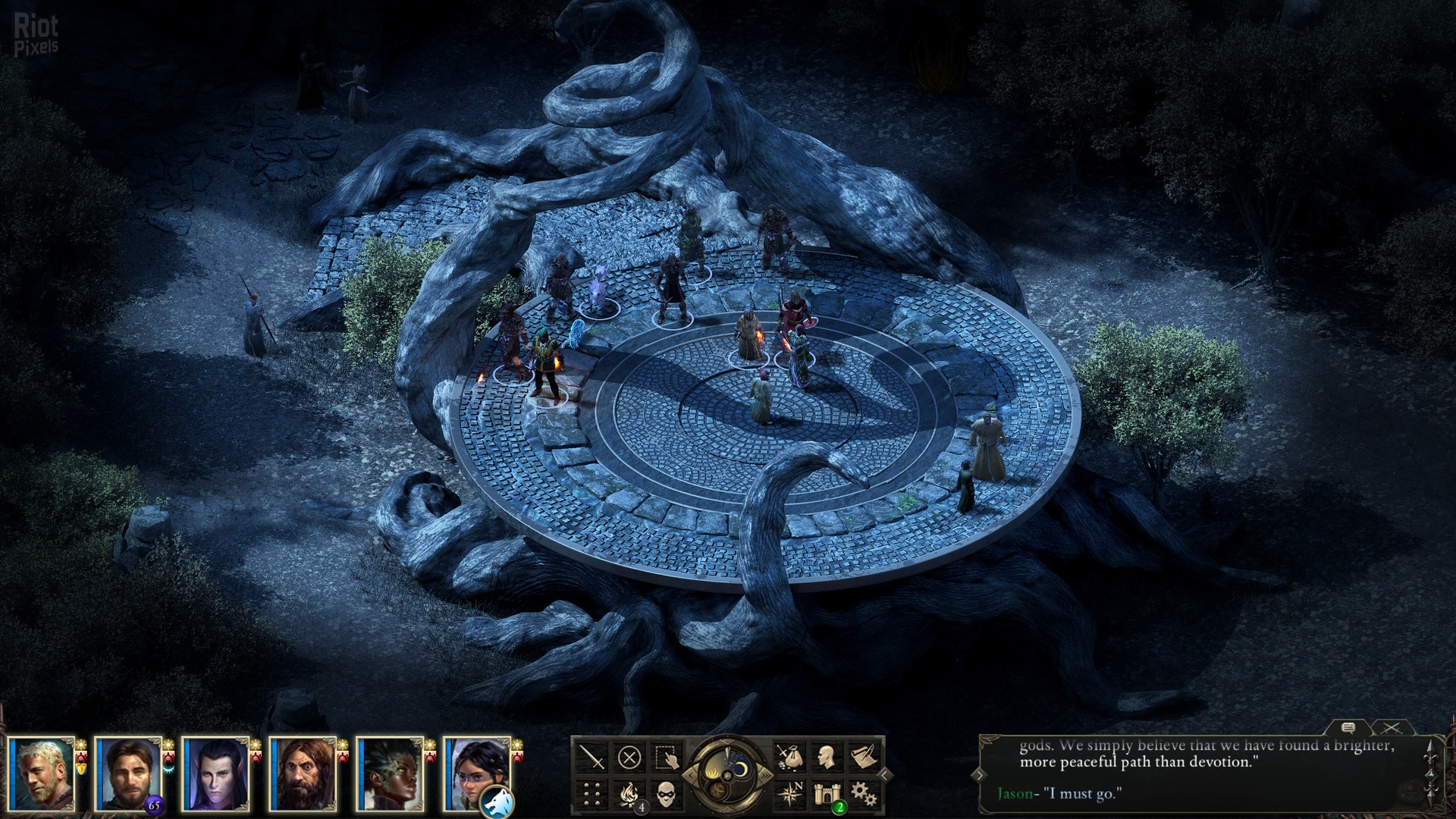The image size is (1456, 819).
Task: Open the area map compass icon
Action: (x=789, y=794)
